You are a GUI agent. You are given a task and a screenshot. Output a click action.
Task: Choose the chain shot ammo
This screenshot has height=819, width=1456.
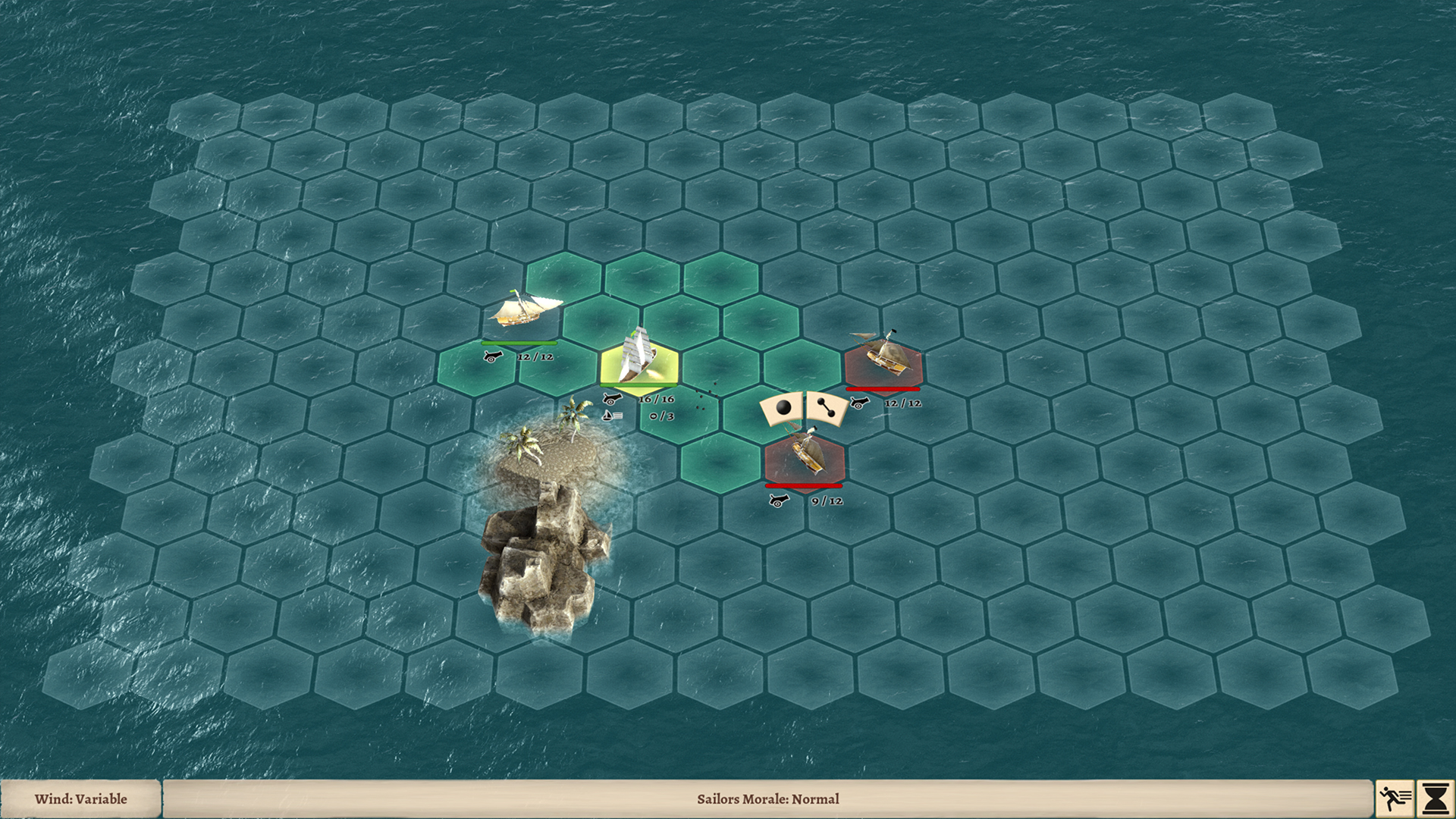(x=826, y=409)
